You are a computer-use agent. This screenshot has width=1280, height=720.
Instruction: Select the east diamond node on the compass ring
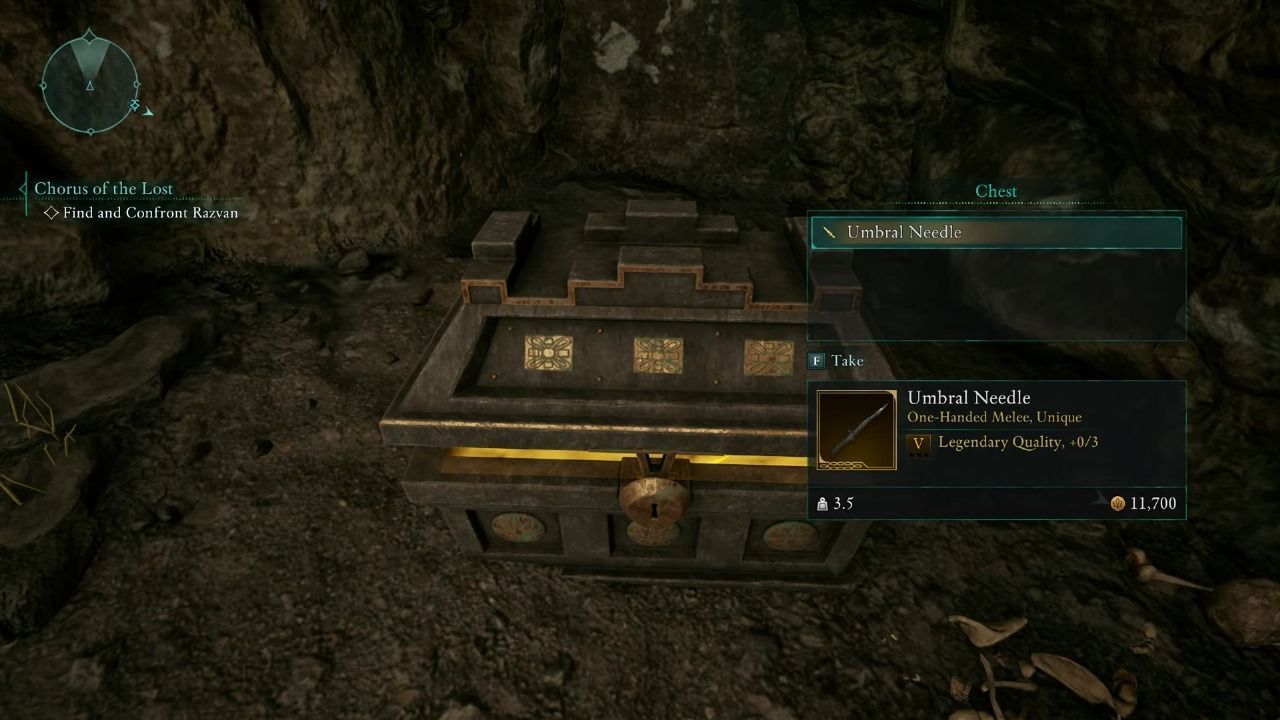point(135,86)
